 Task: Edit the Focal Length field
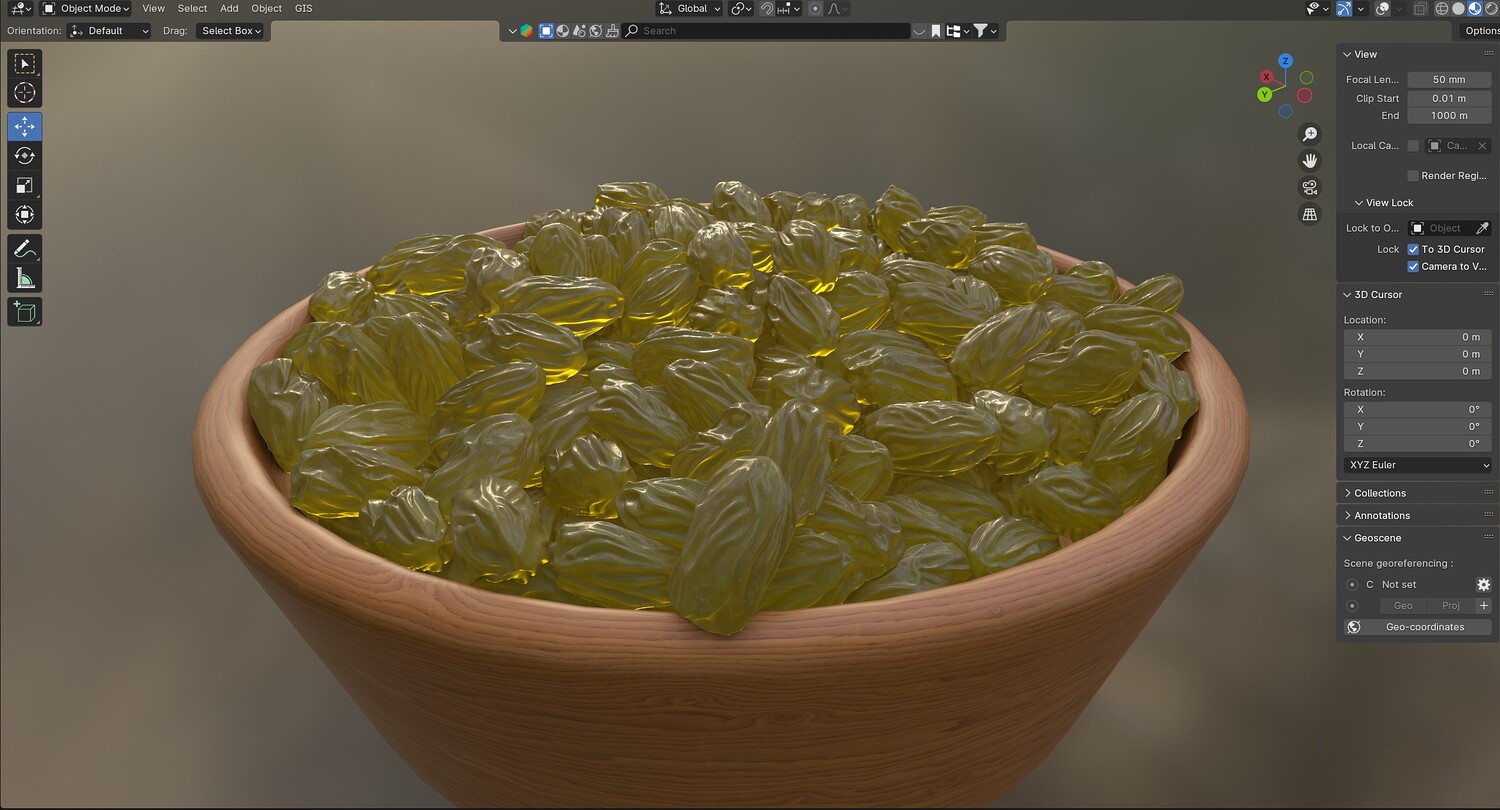[1448, 80]
